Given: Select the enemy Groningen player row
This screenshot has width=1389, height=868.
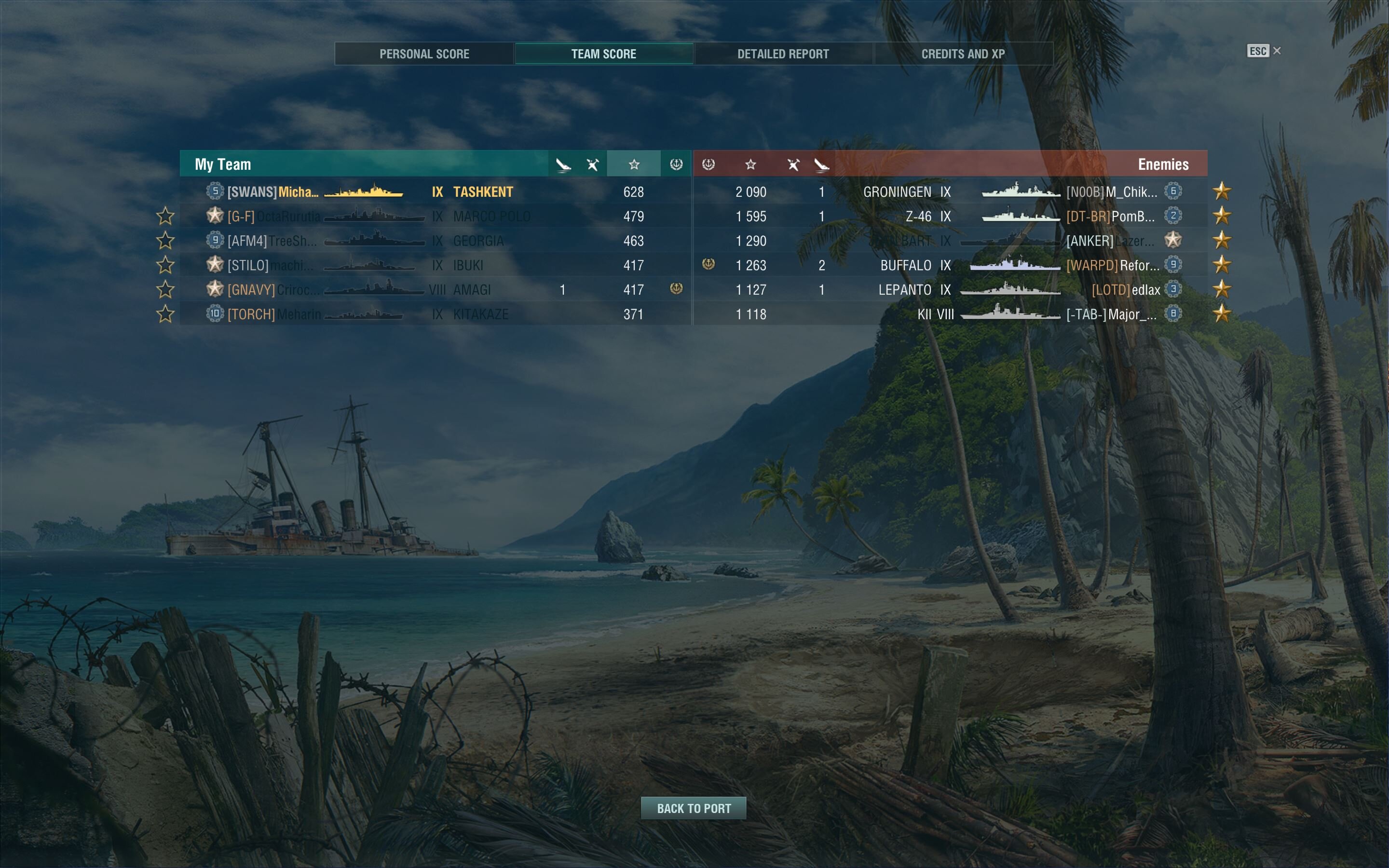Looking at the screenshot, I should 950,192.
